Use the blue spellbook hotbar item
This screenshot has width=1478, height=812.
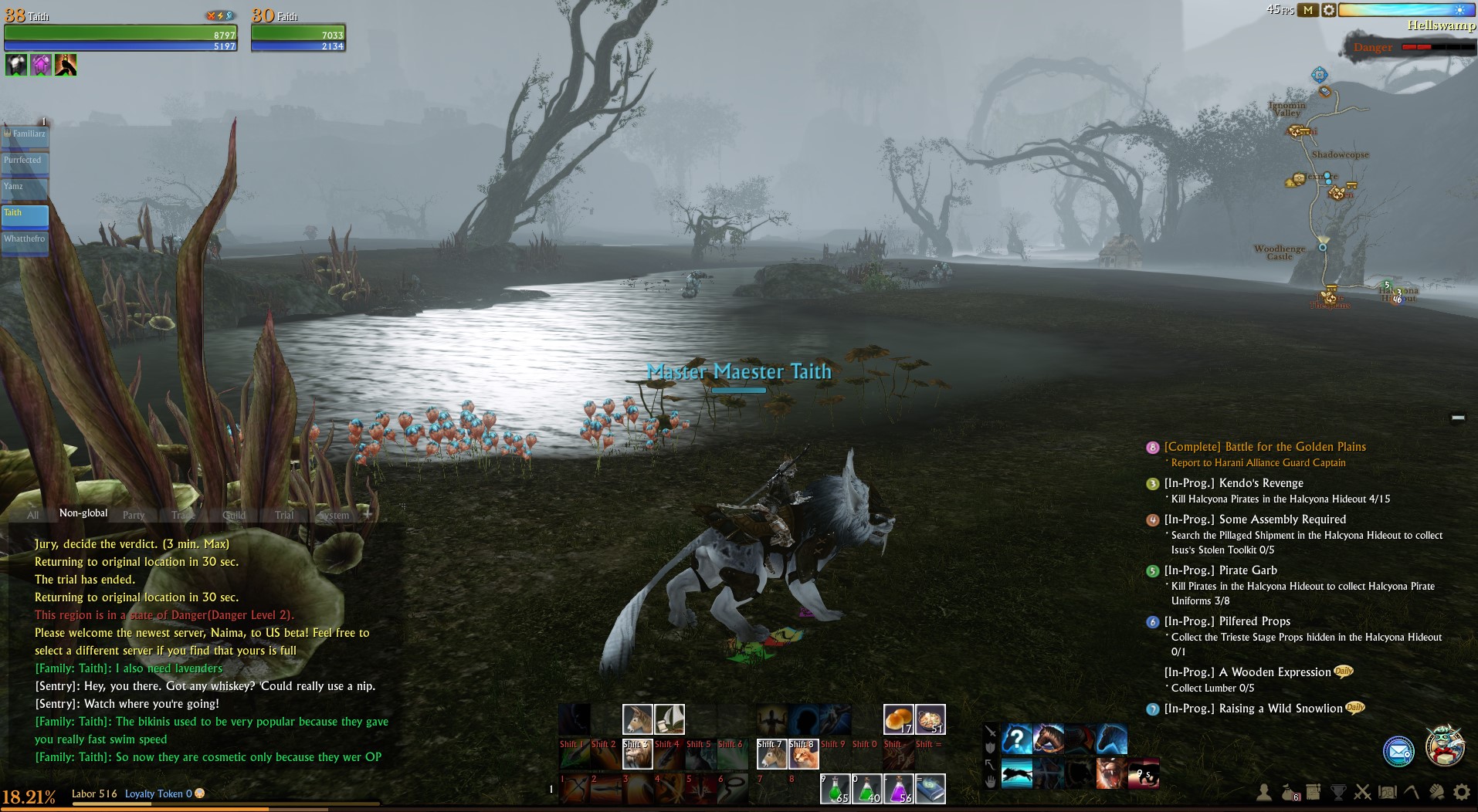931,789
